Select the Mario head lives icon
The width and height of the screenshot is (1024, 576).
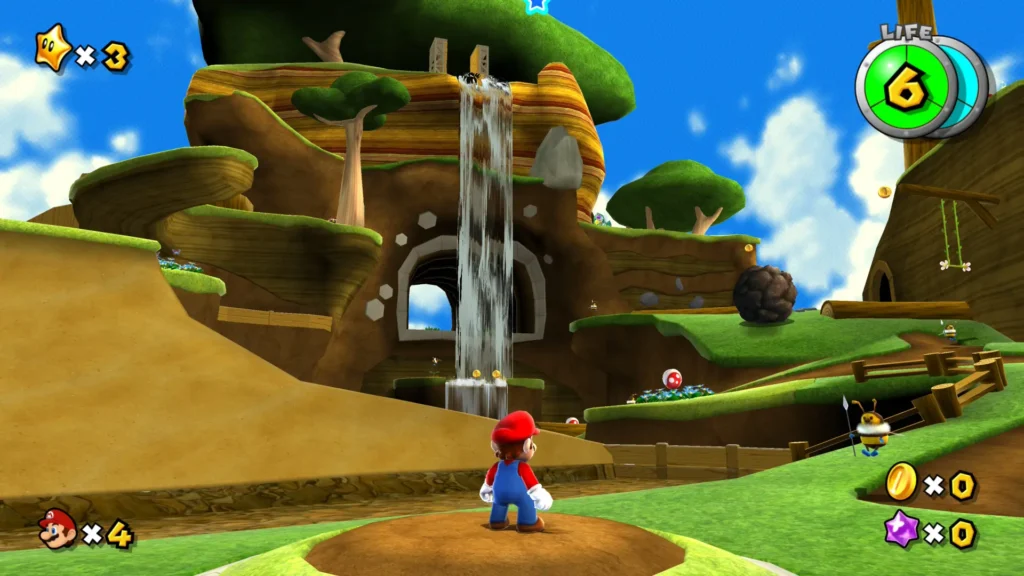57,528
